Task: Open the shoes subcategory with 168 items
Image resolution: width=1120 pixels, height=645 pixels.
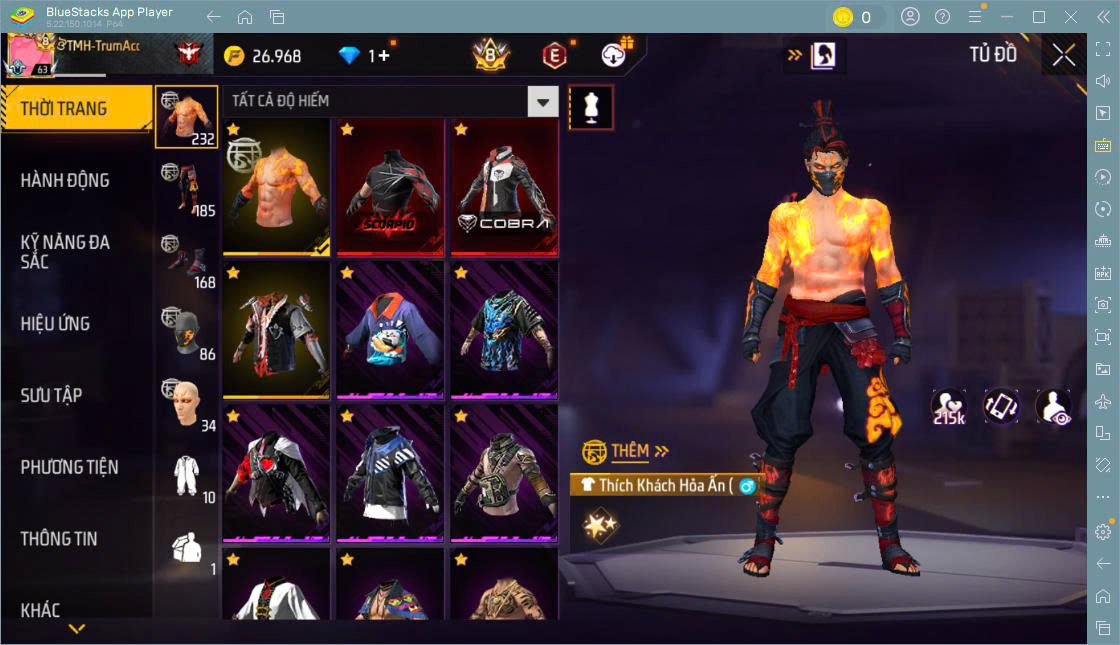Action: [x=186, y=260]
